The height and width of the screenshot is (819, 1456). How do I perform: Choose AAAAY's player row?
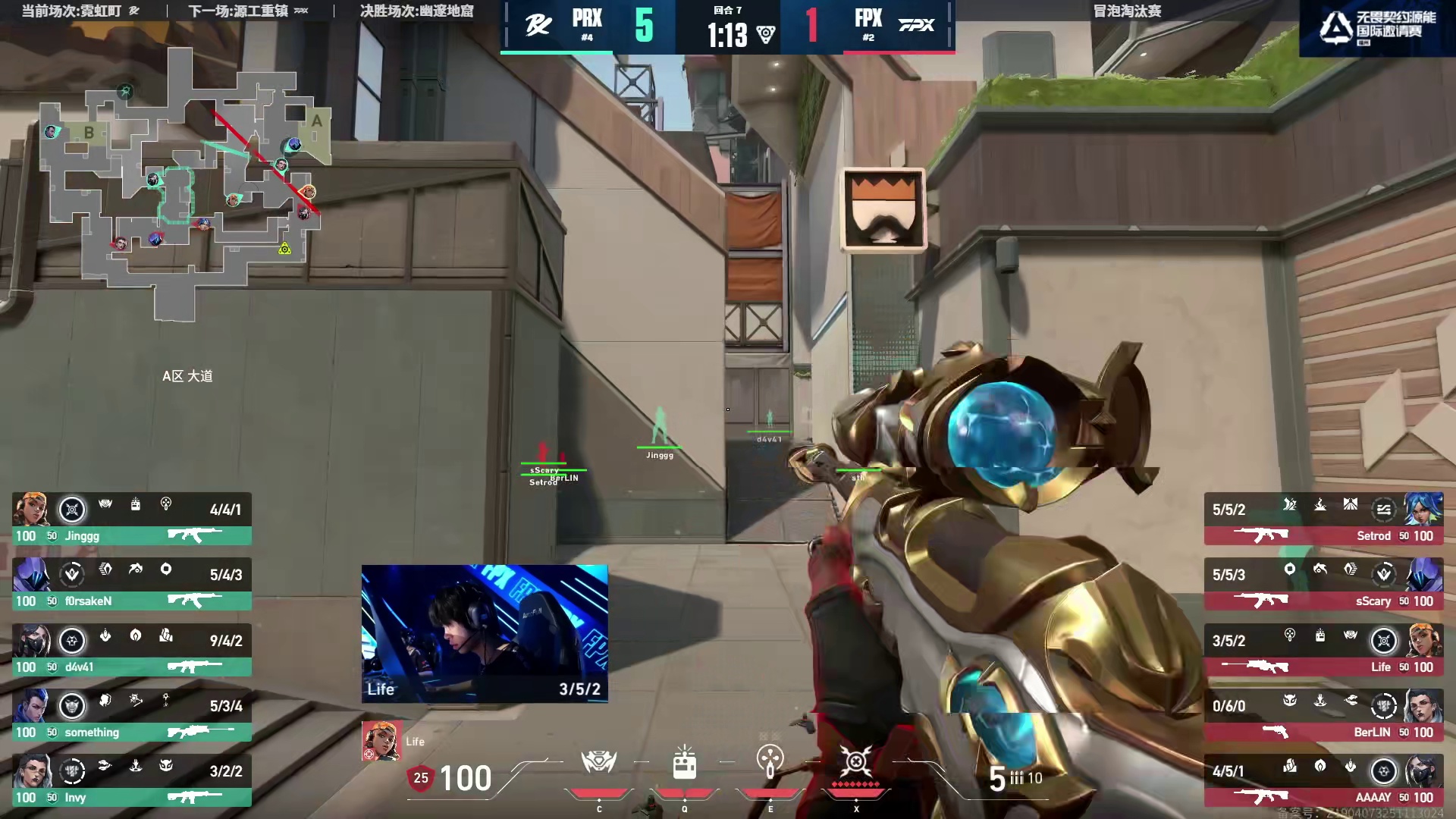pos(1323,781)
